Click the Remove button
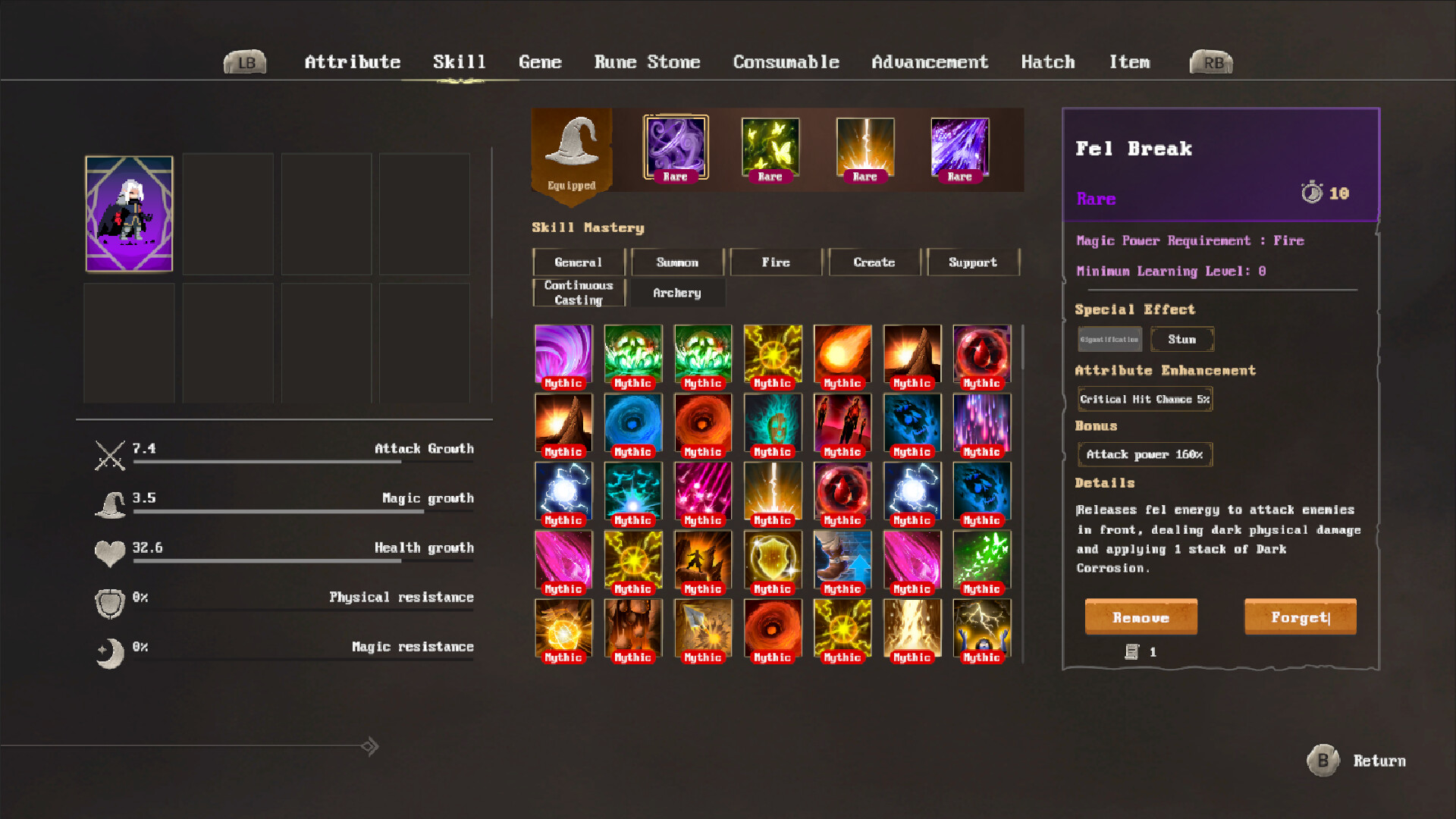 click(1141, 617)
